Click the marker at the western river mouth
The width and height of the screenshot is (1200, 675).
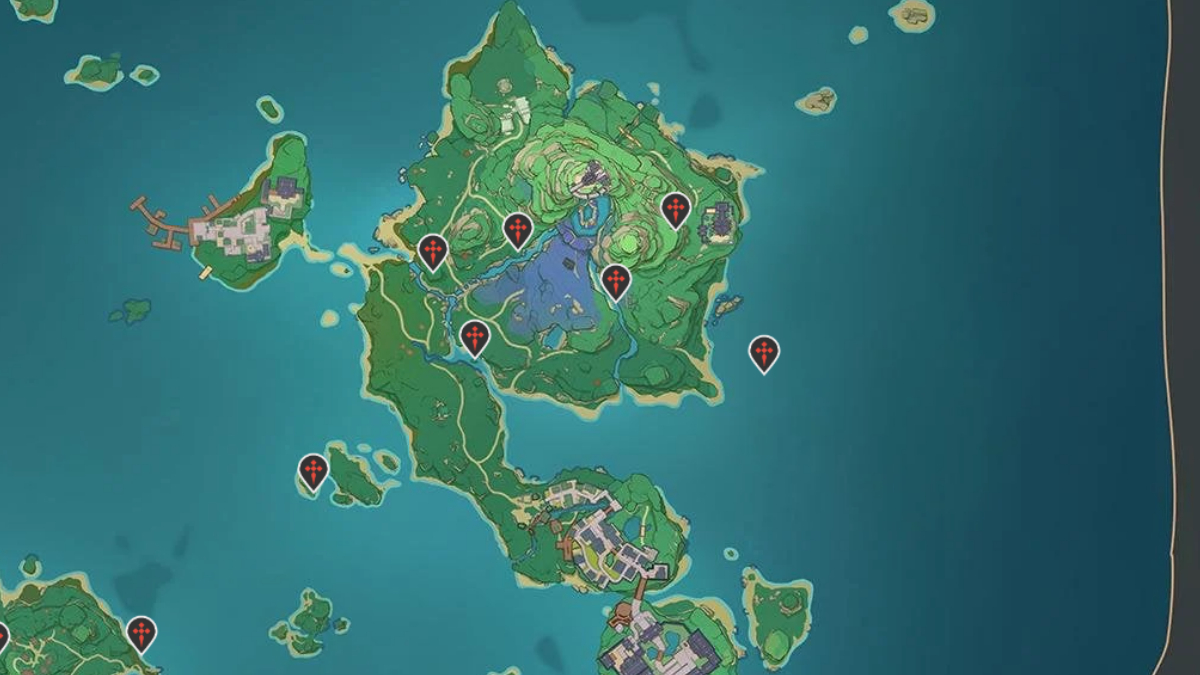(x=433, y=251)
